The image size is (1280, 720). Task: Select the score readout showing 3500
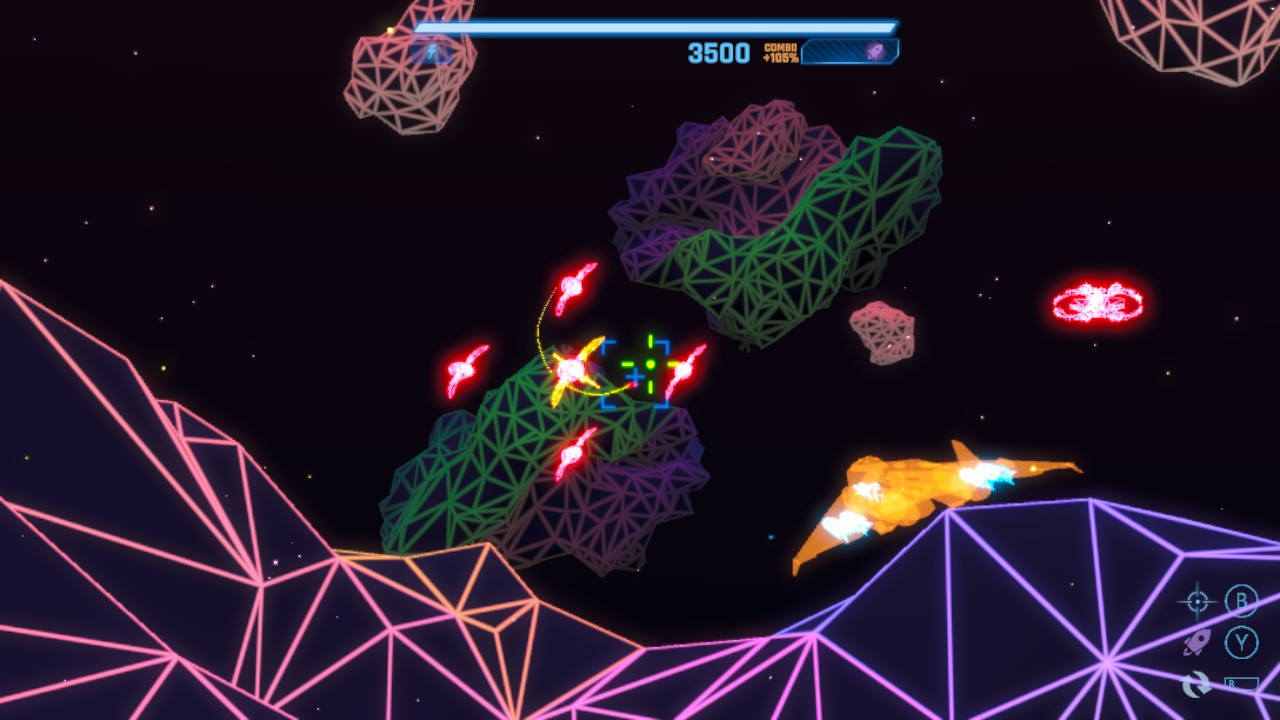coord(718,52)
